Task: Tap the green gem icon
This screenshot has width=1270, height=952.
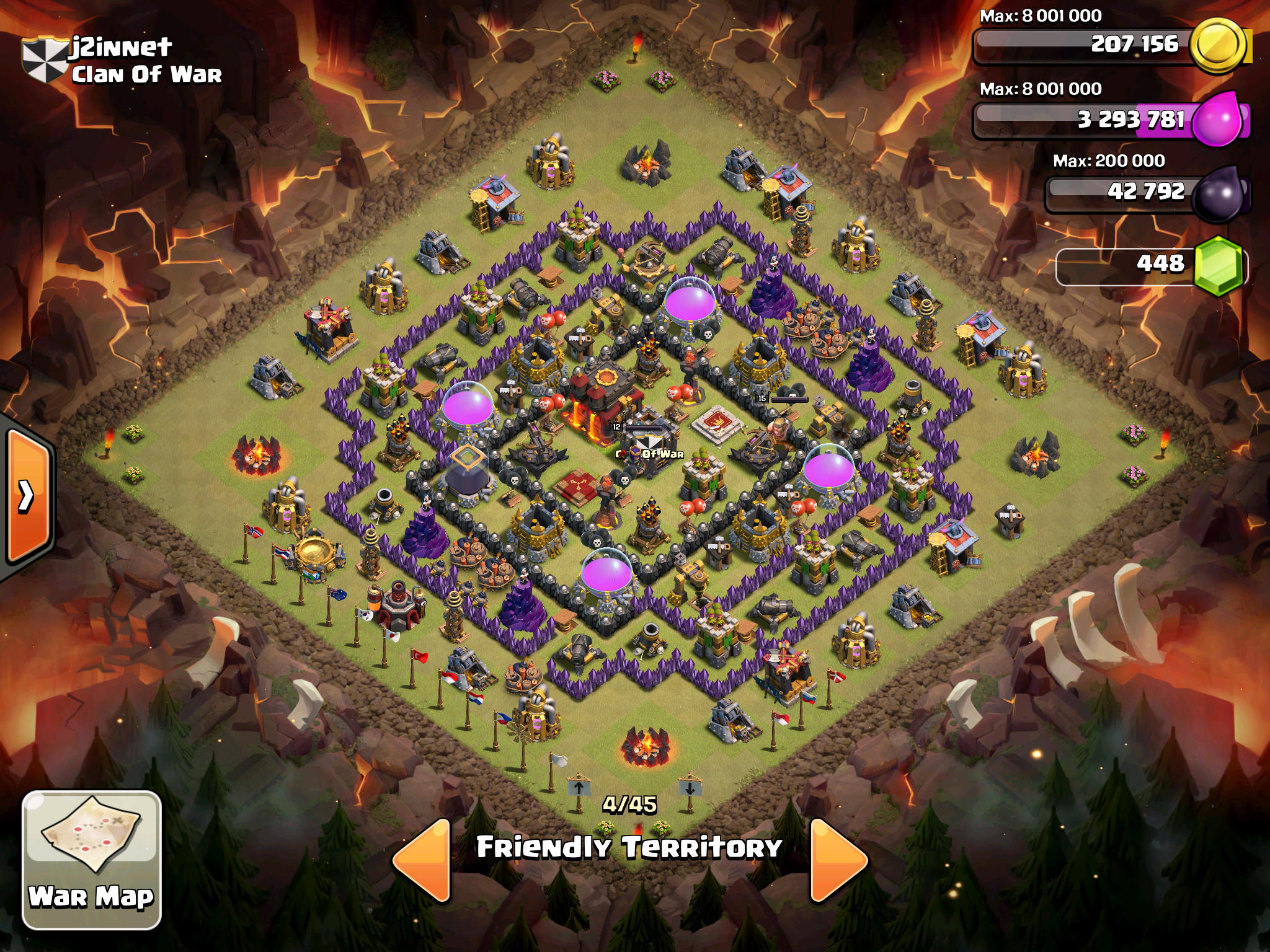Action: (x=1219, y=265)
